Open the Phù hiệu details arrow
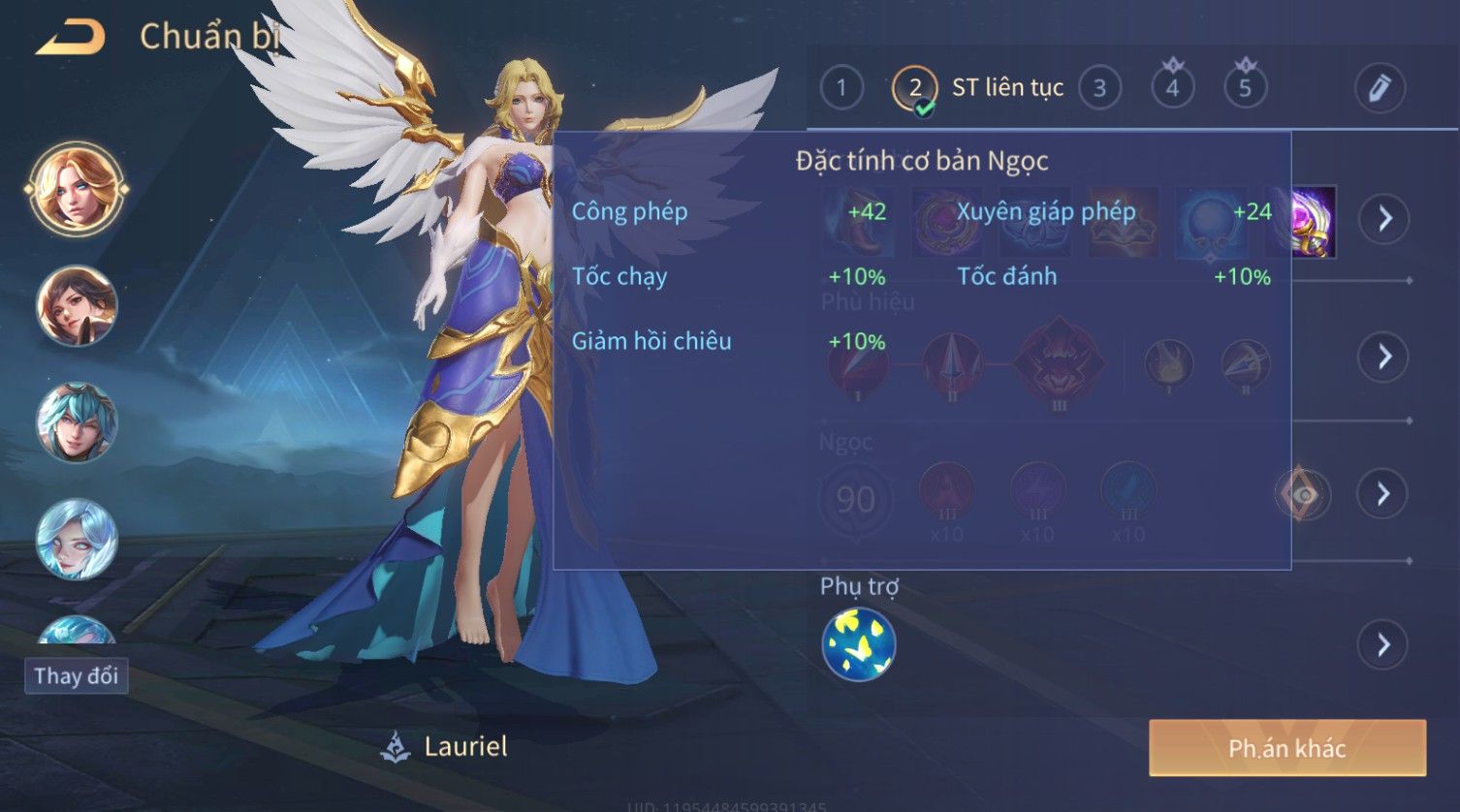The width and height of the screenshot is (1460, 812). pyautogui.click(x=1383, y=357)
